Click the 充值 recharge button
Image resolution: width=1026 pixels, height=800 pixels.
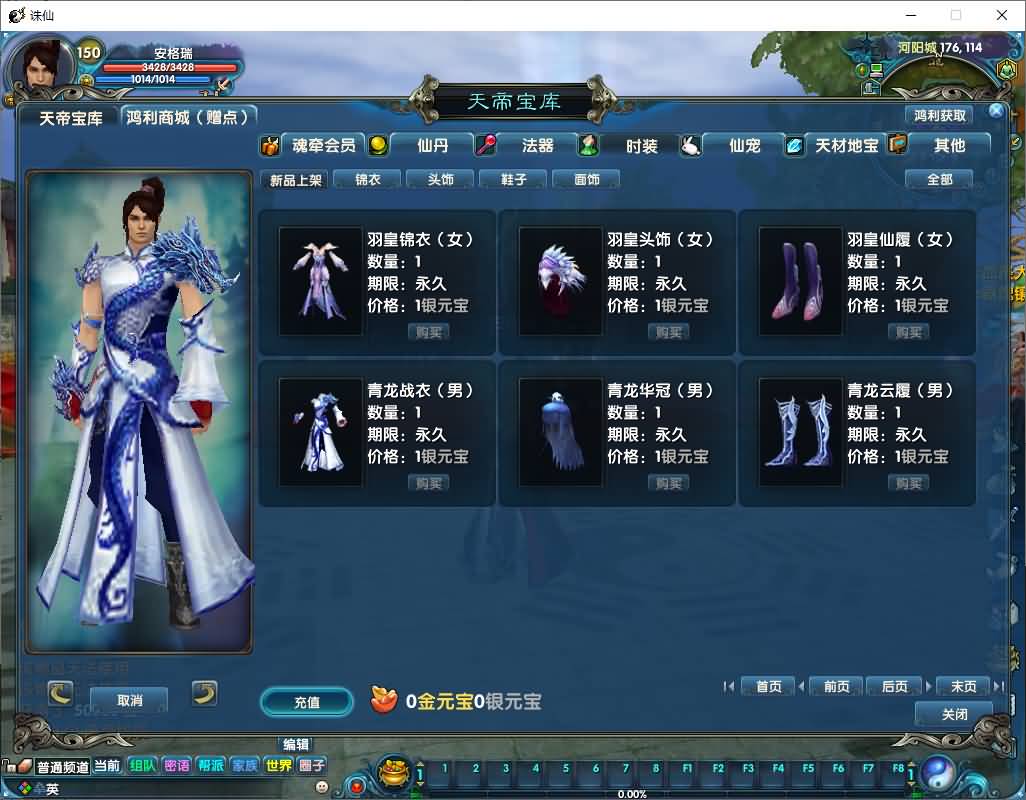tap(307, 702)
